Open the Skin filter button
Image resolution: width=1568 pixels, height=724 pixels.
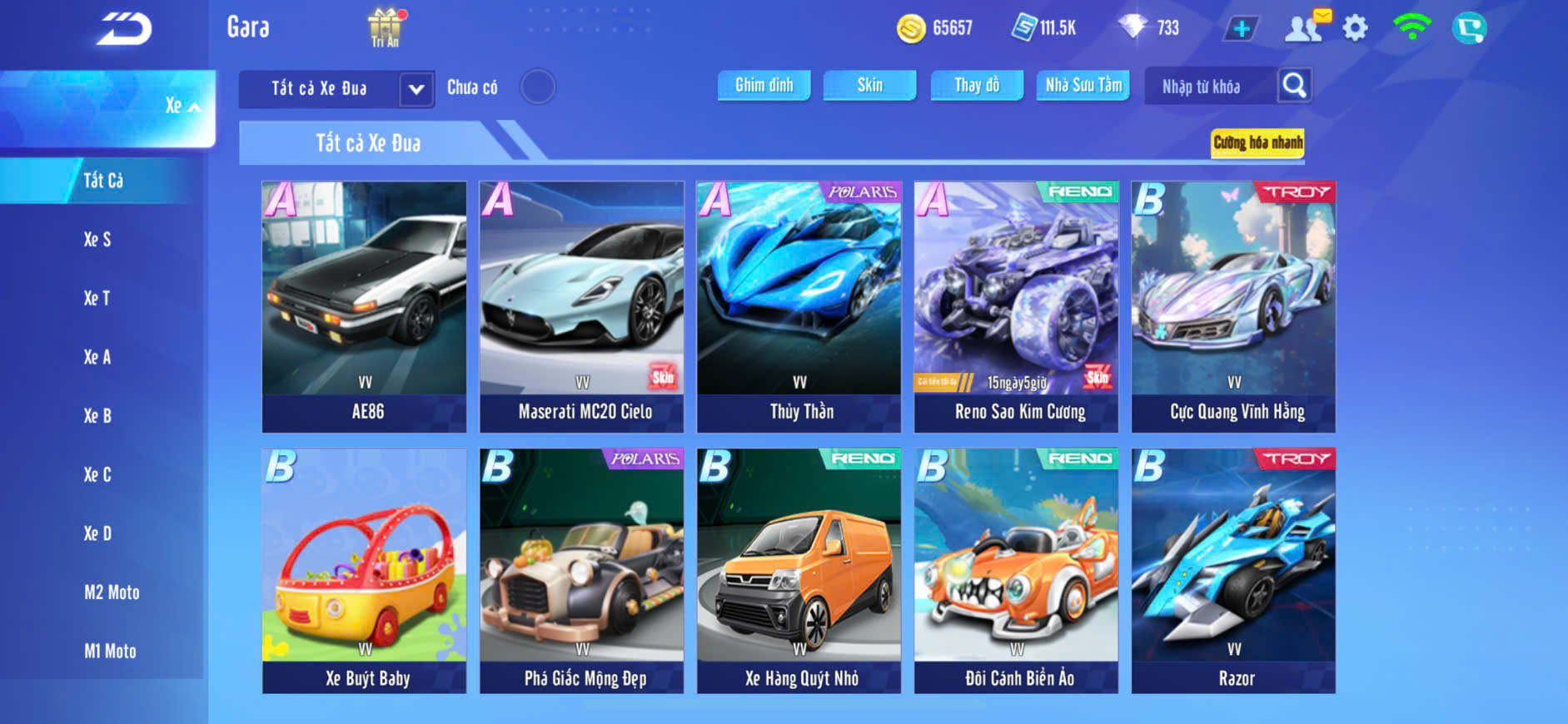pos(869,85)
